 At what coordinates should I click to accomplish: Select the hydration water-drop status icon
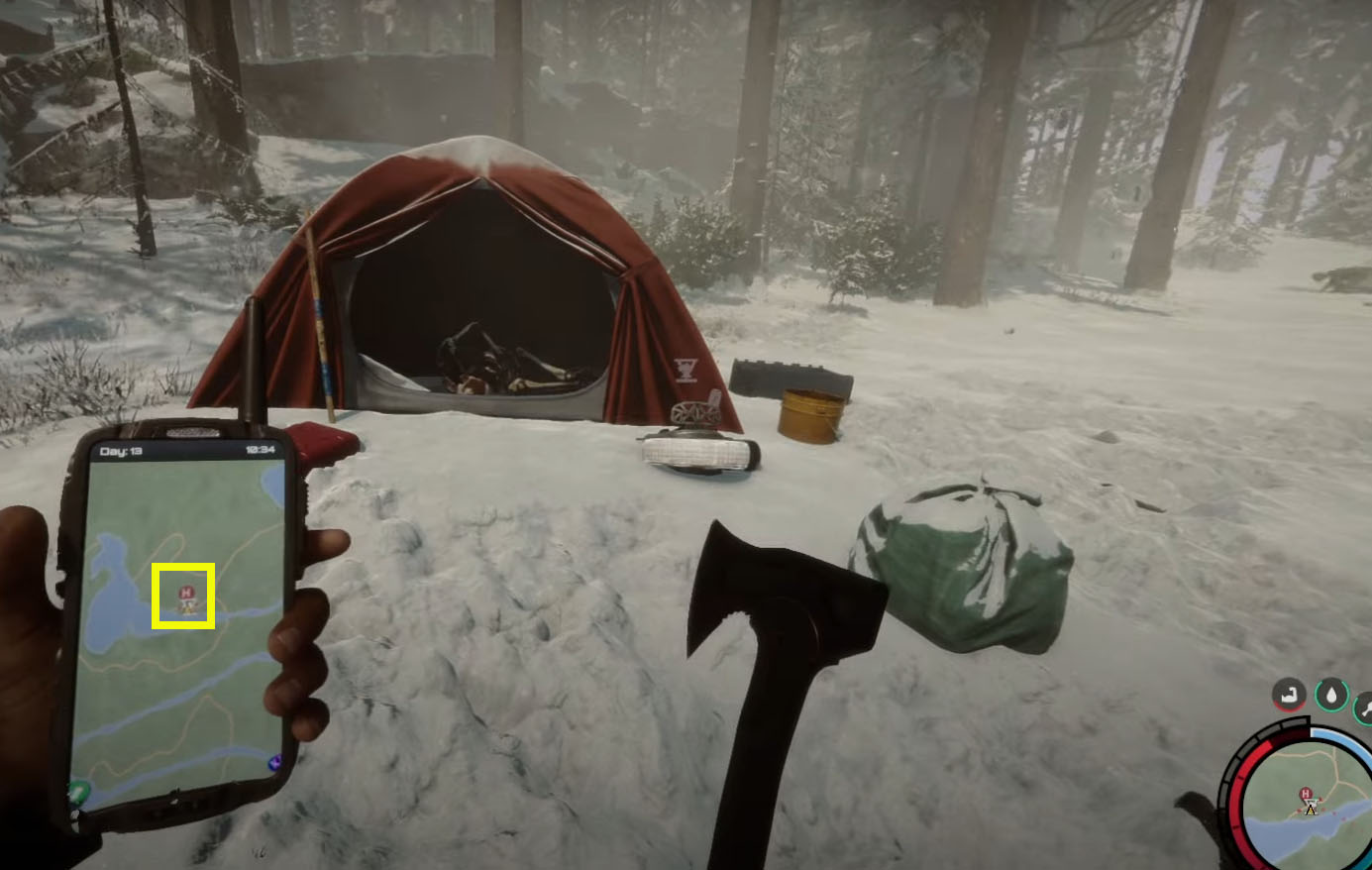tap(1332, 694)
